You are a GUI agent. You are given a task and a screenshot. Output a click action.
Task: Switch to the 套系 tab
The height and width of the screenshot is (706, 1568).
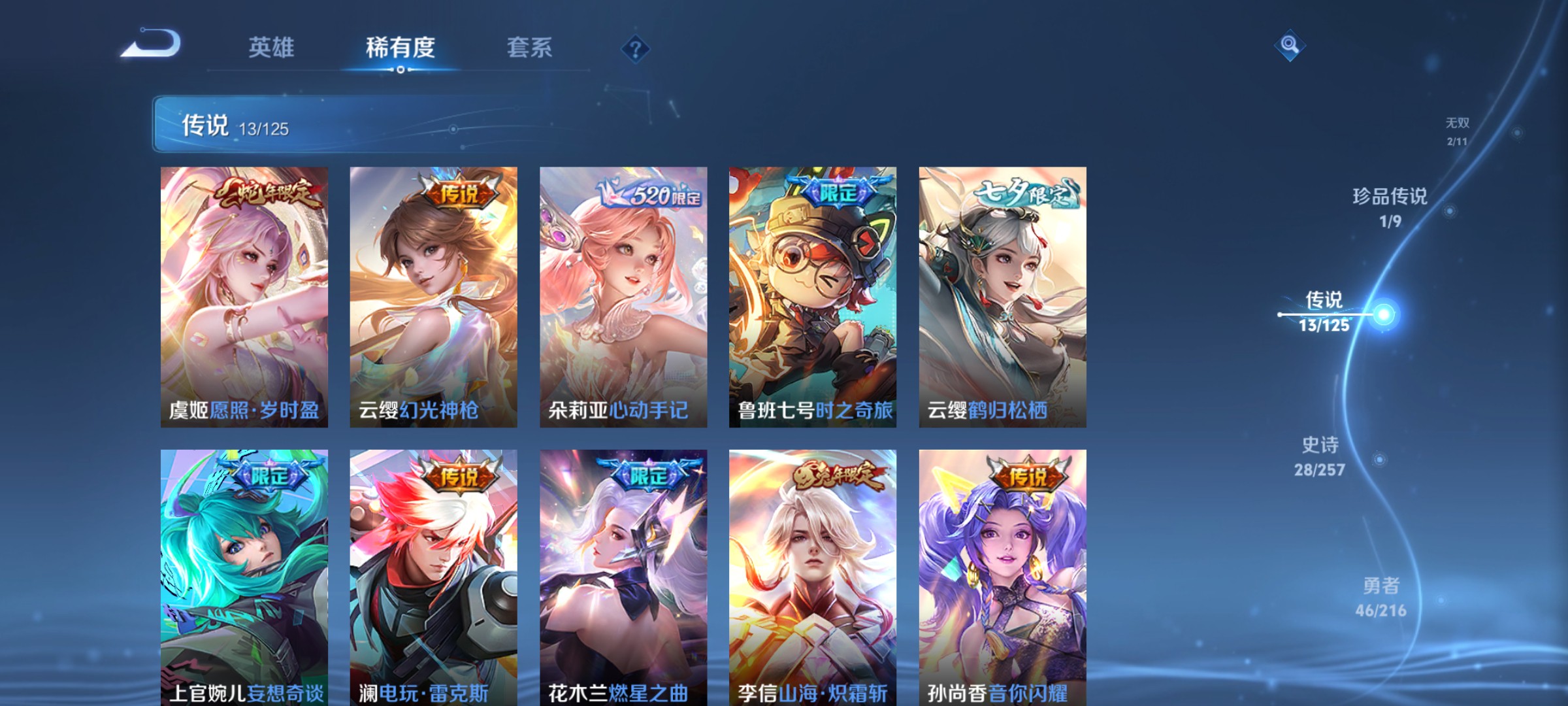pos(529,48)
